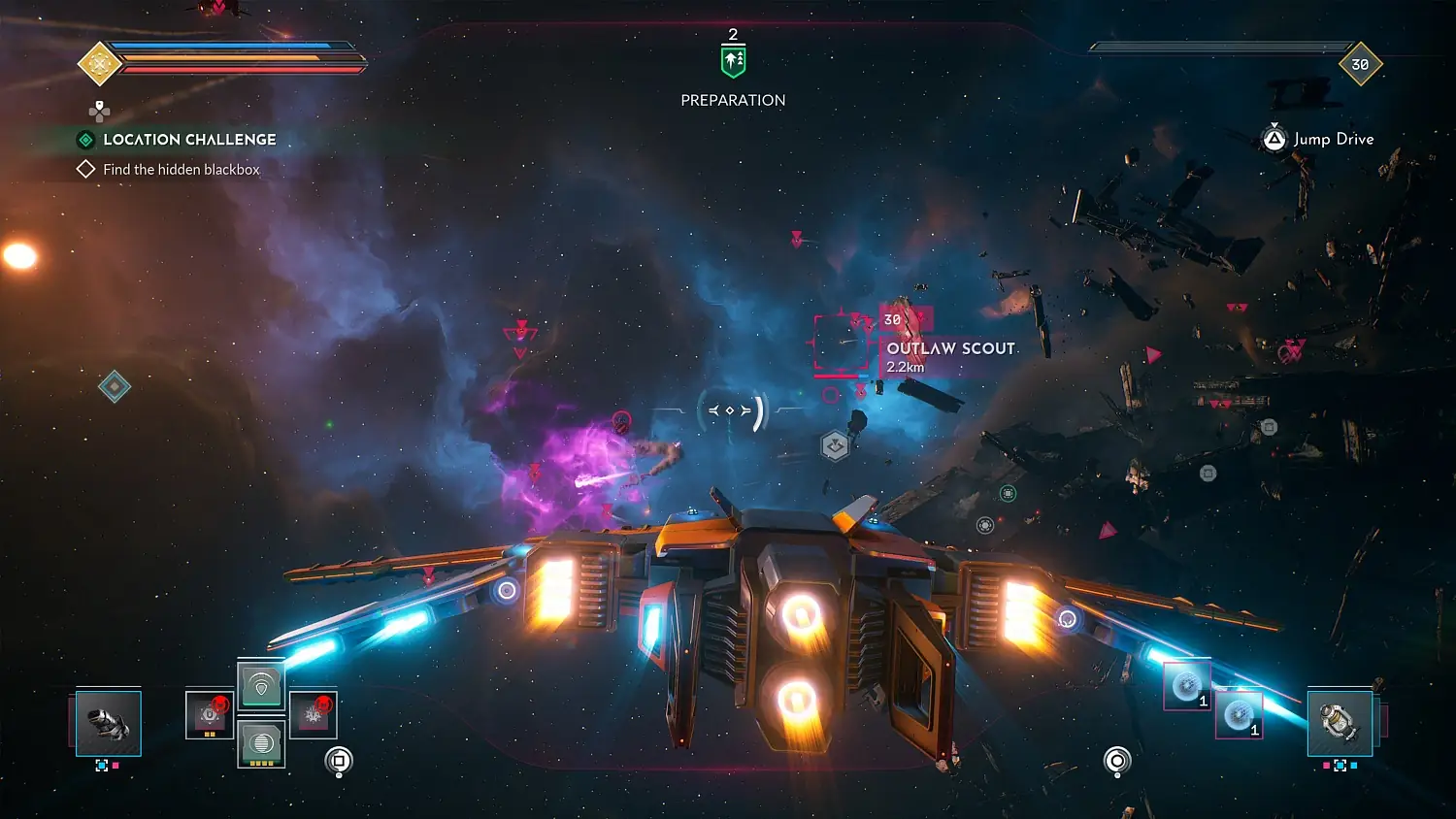Click the locked EMP device slot icon
The width and height of the screenshot is (1456, 819).
click(x=208, y=713)
